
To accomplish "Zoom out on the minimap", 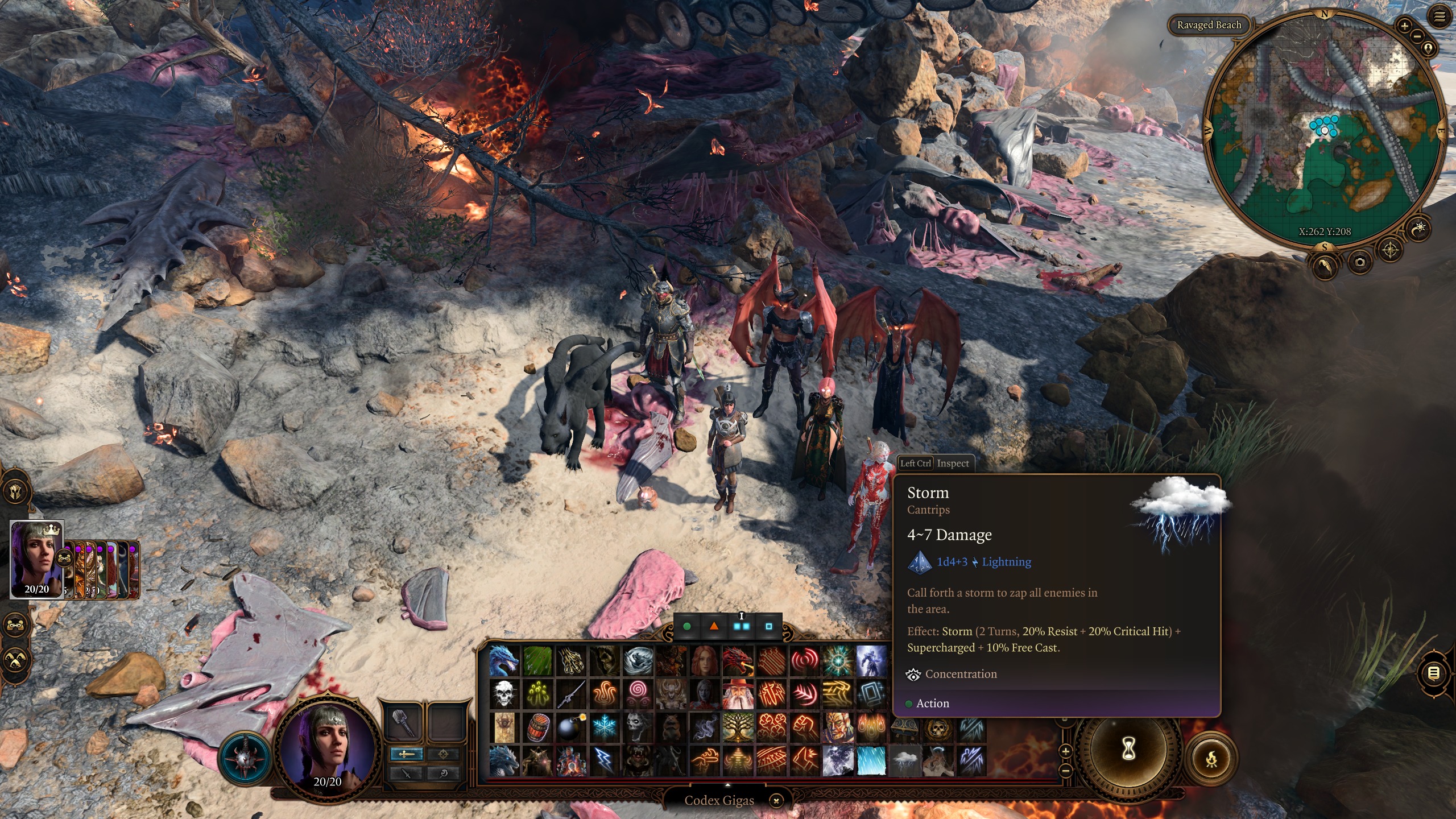I will click(x=1417, y=36).
